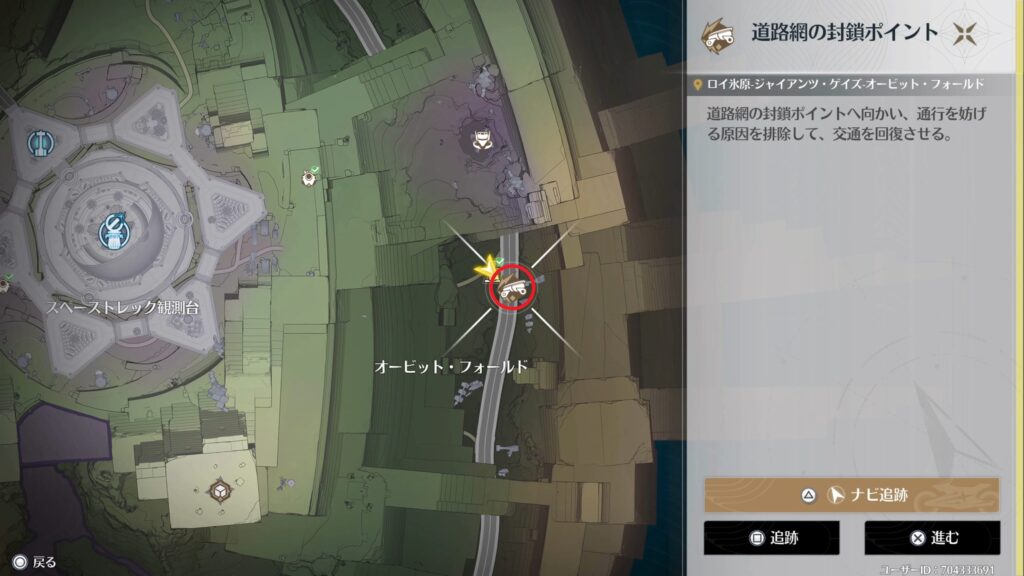
Task: Choose the 進む proceed button
Action: [932, 538]
